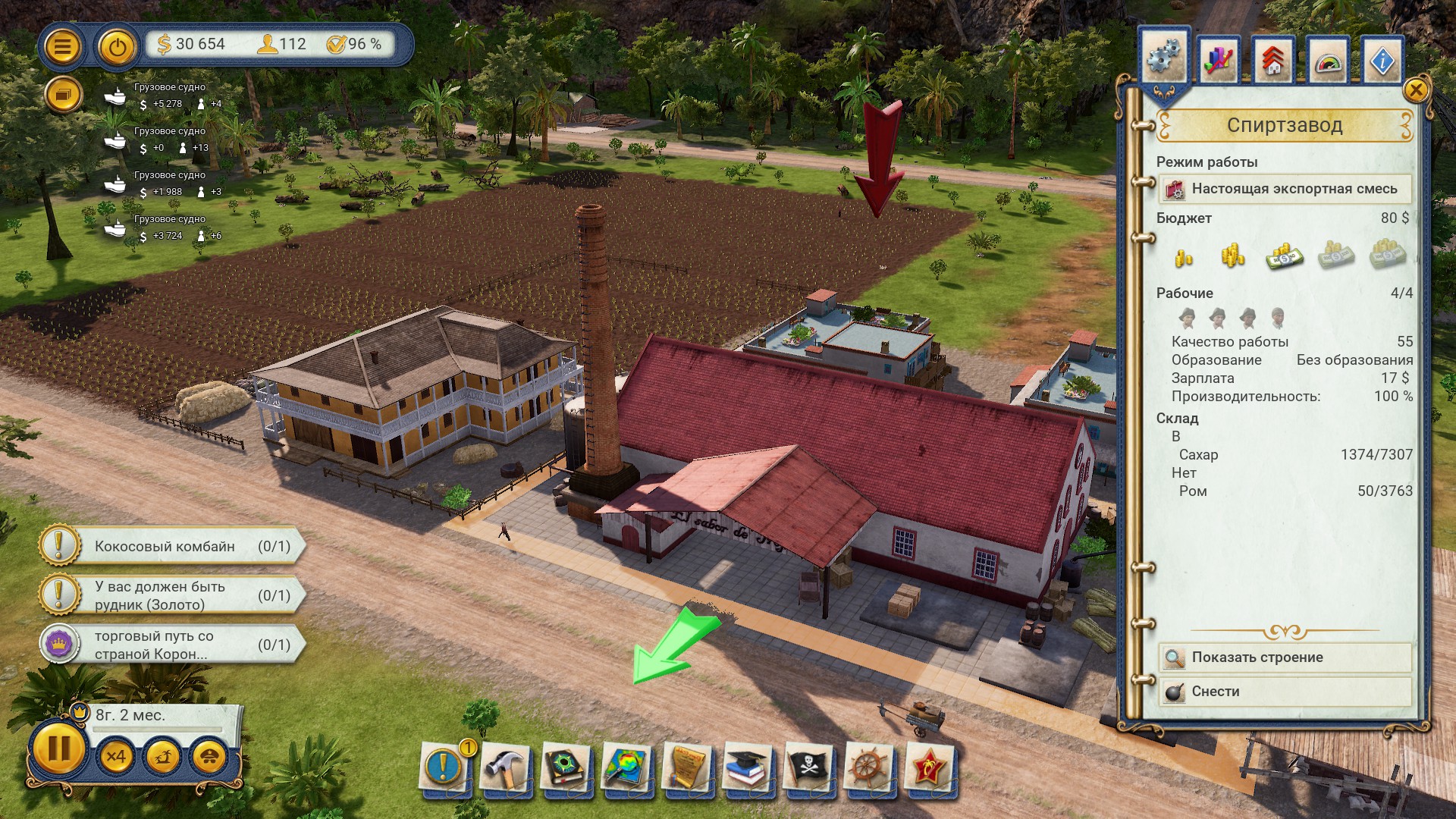This screenshot has height=819, width=1456.
Task: Click the palm island round button
Action: (x=163, y=757)
